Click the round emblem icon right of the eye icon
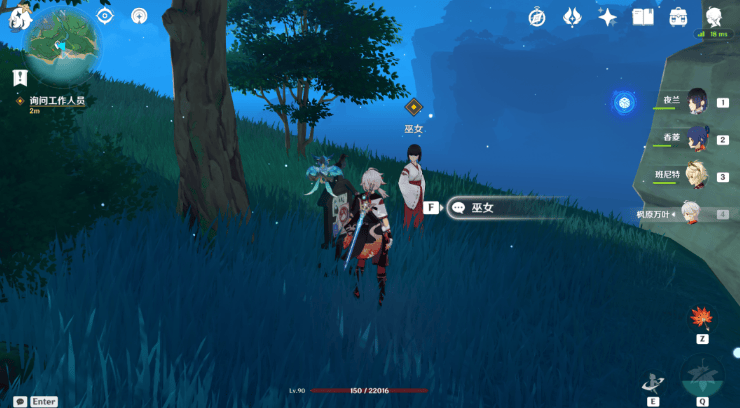Image resolution: width=740 pixels, height=408 pixels. pyautogui.click(x=139, y=16)
